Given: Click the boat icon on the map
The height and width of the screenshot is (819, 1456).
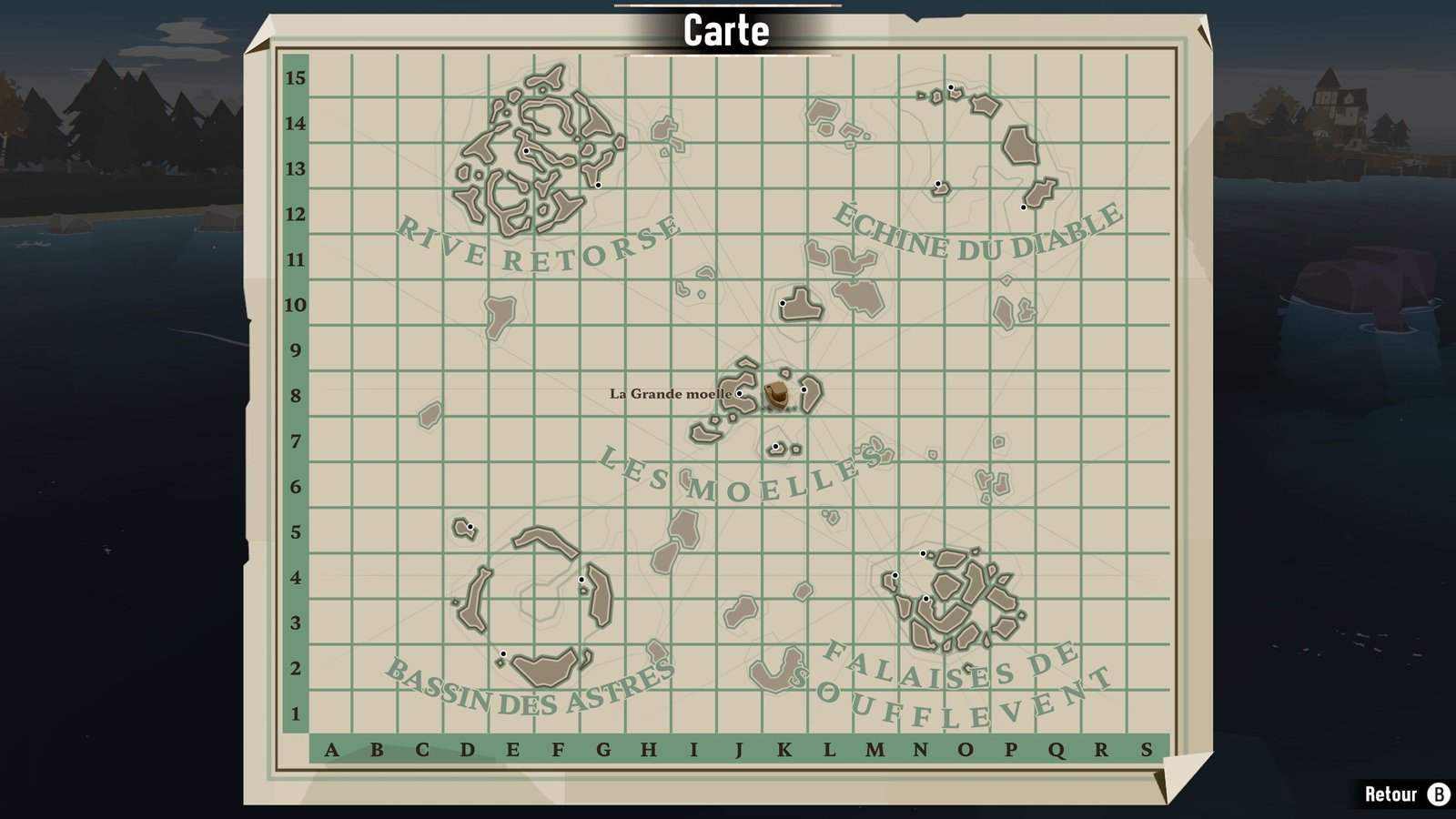Looking at the screenshot, I should 777,395.
